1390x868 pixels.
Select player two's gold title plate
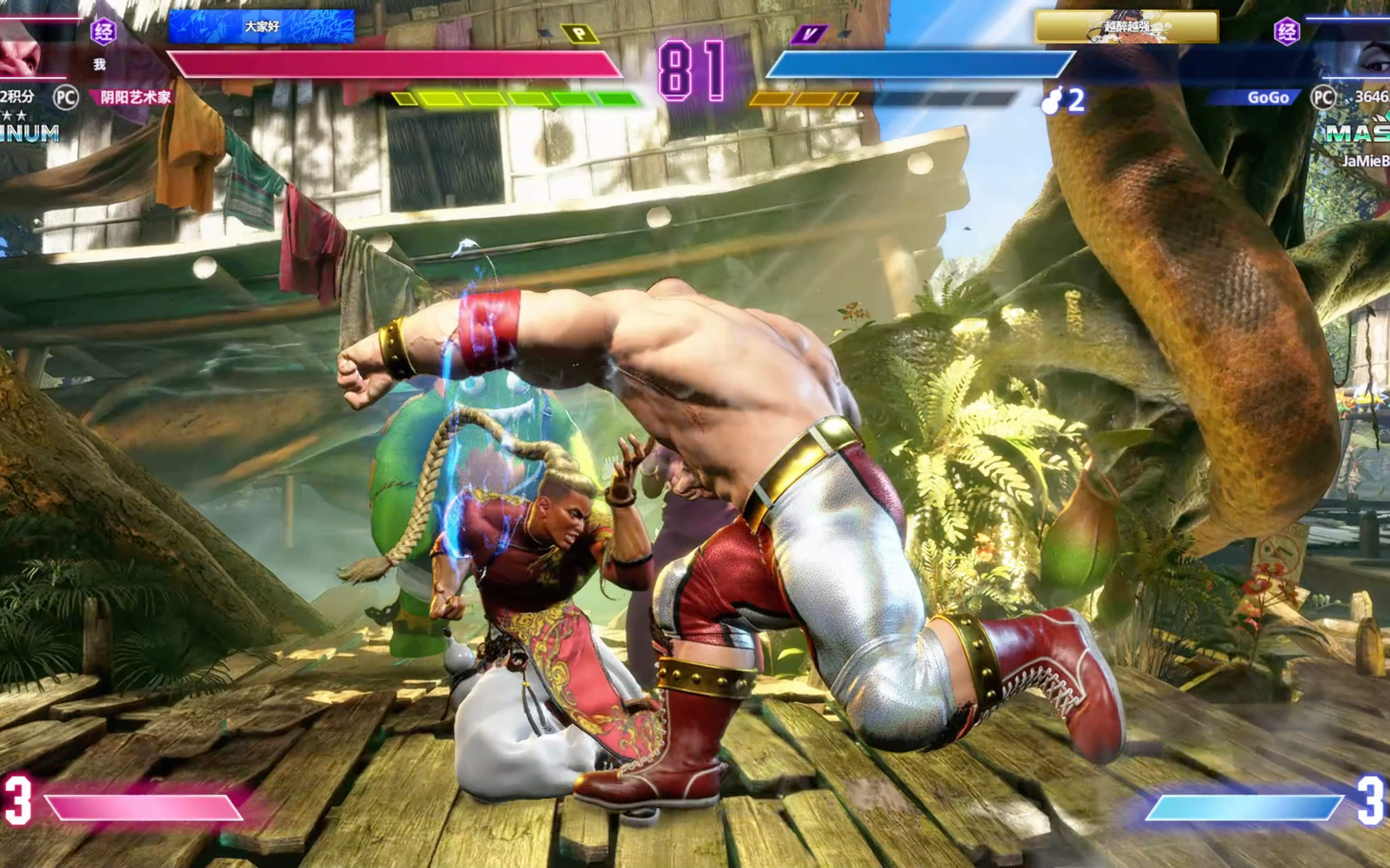coord(1126,26)
